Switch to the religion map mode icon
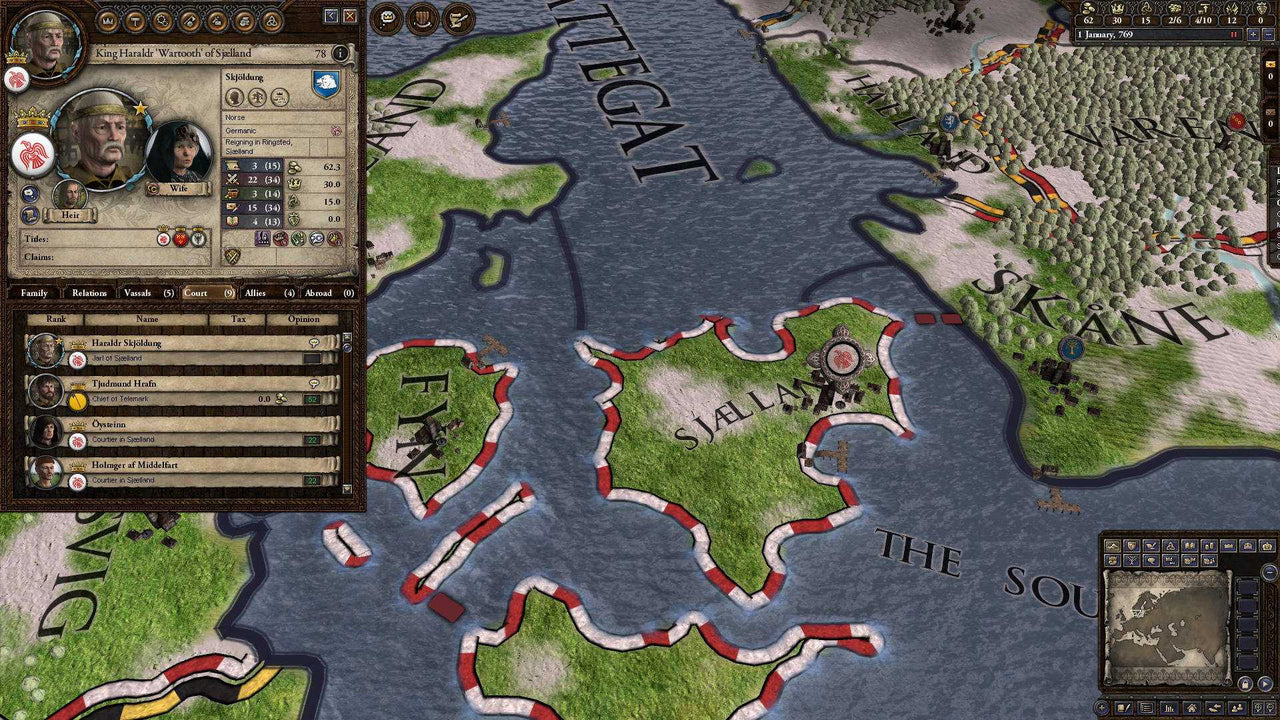 click(x=1169, y=545)
